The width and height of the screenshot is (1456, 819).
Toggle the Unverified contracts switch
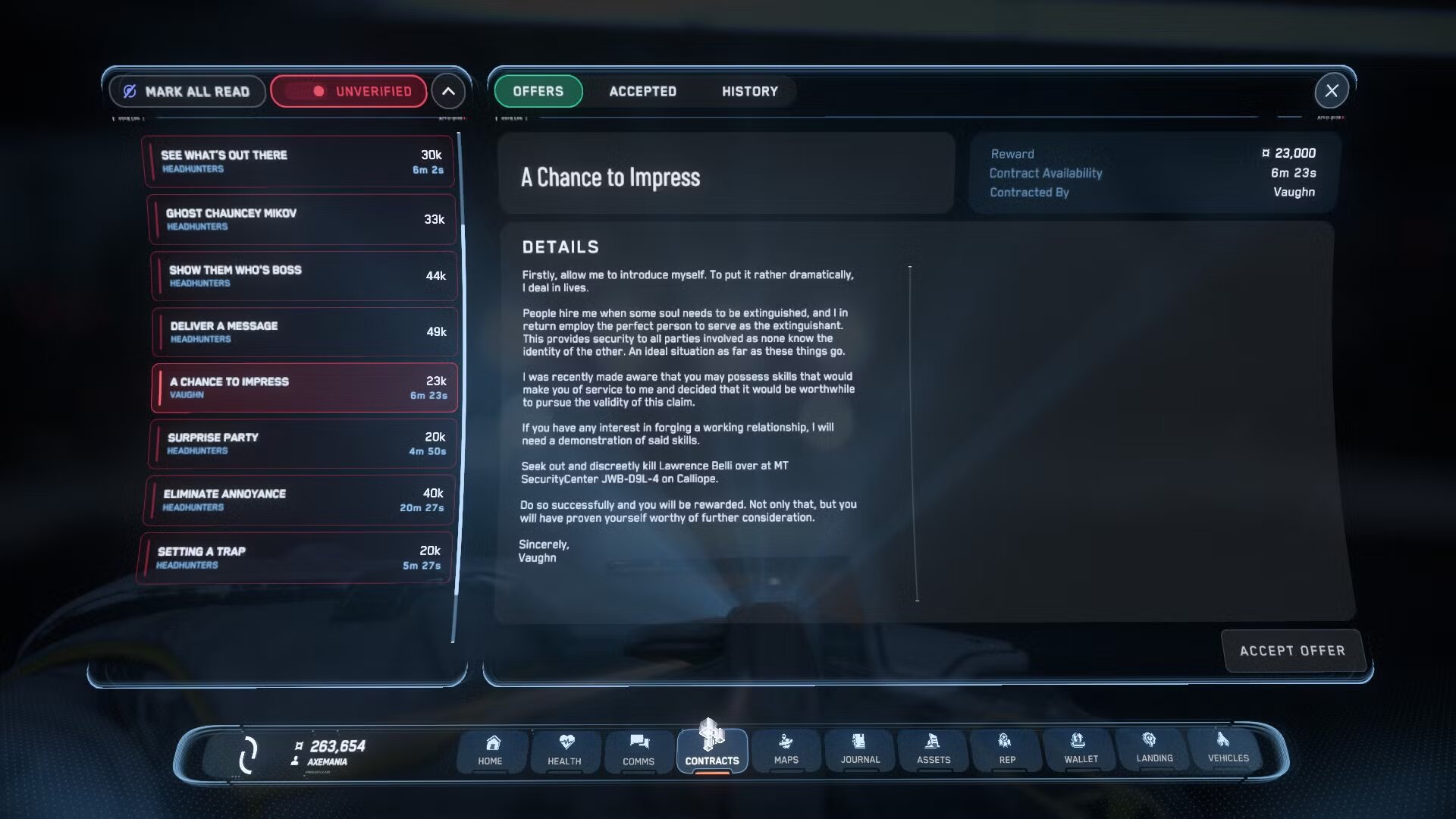[x=348, y=90]
